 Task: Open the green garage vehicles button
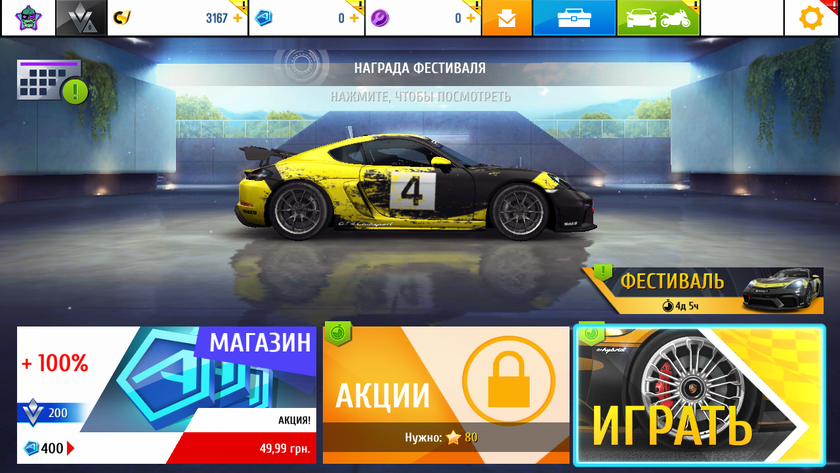pos(658,18)
